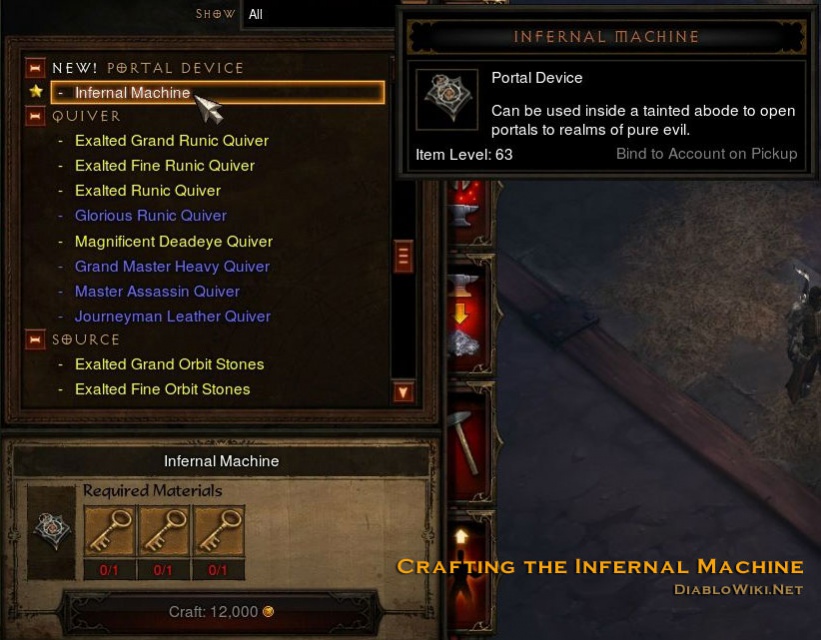Pick Master Assassin Quiver recipe
The image size is (821, 640).
point(157,292)
